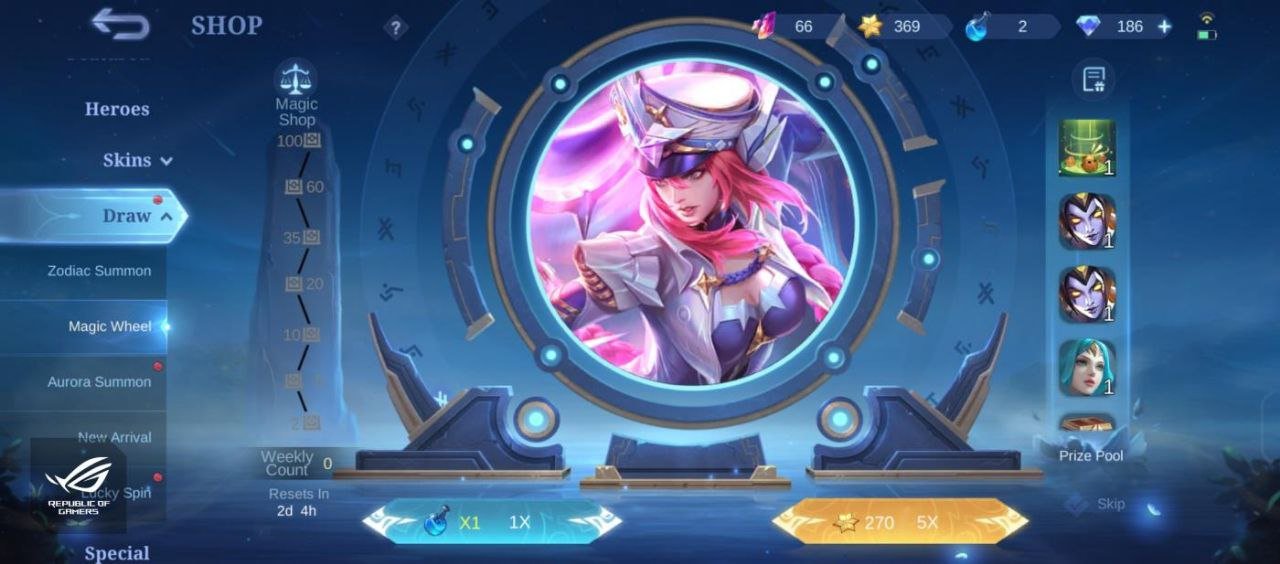The image size is (1280, 564).
Task: Collapse the Draw category
Action: click(137, 215)
